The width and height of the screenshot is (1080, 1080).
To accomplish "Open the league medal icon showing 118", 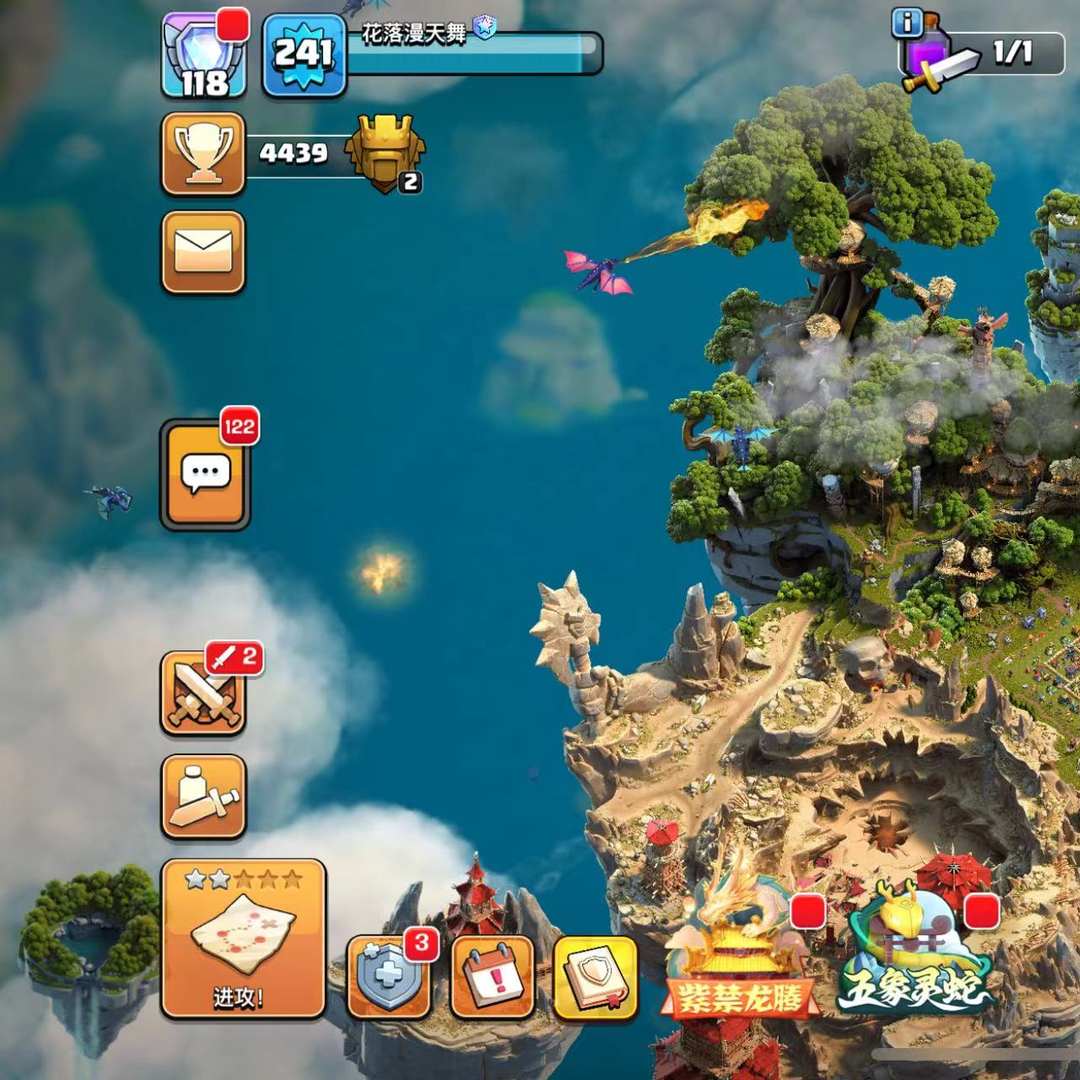I will point(204,55).
